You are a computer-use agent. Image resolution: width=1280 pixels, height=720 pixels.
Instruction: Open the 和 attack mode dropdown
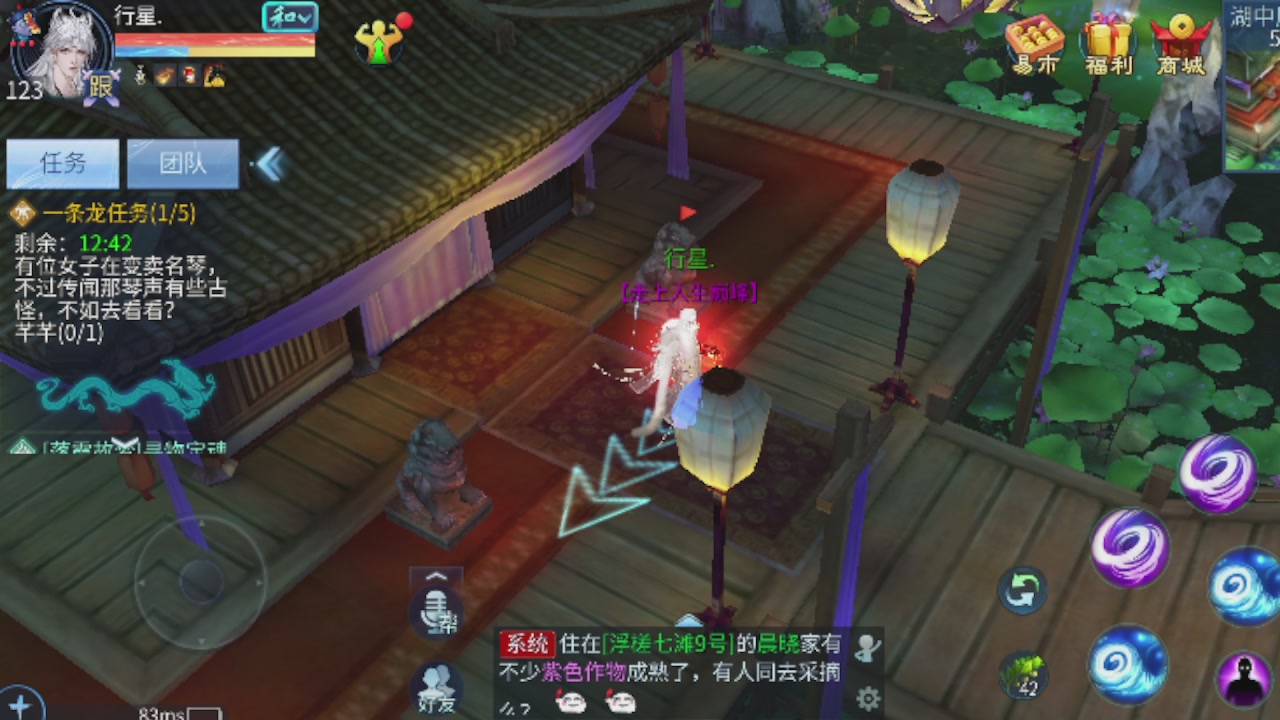tap(290, 18)
